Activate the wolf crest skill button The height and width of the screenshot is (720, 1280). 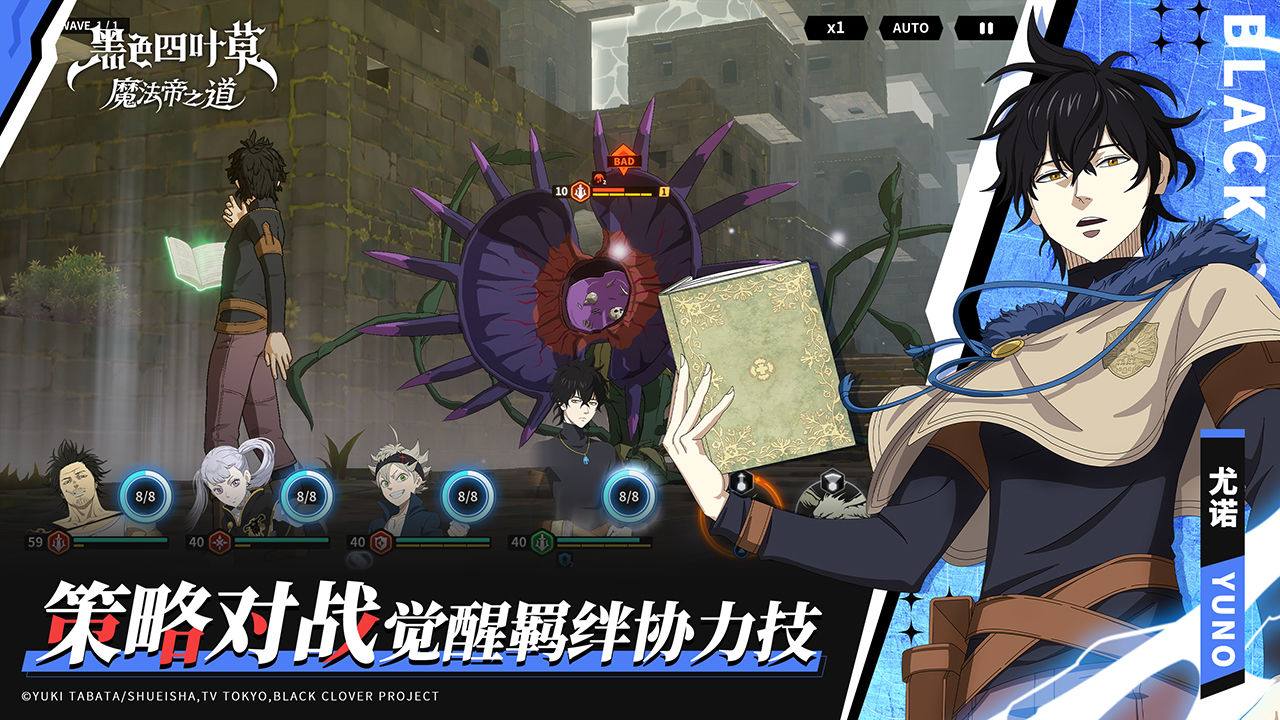coord(831,481)
